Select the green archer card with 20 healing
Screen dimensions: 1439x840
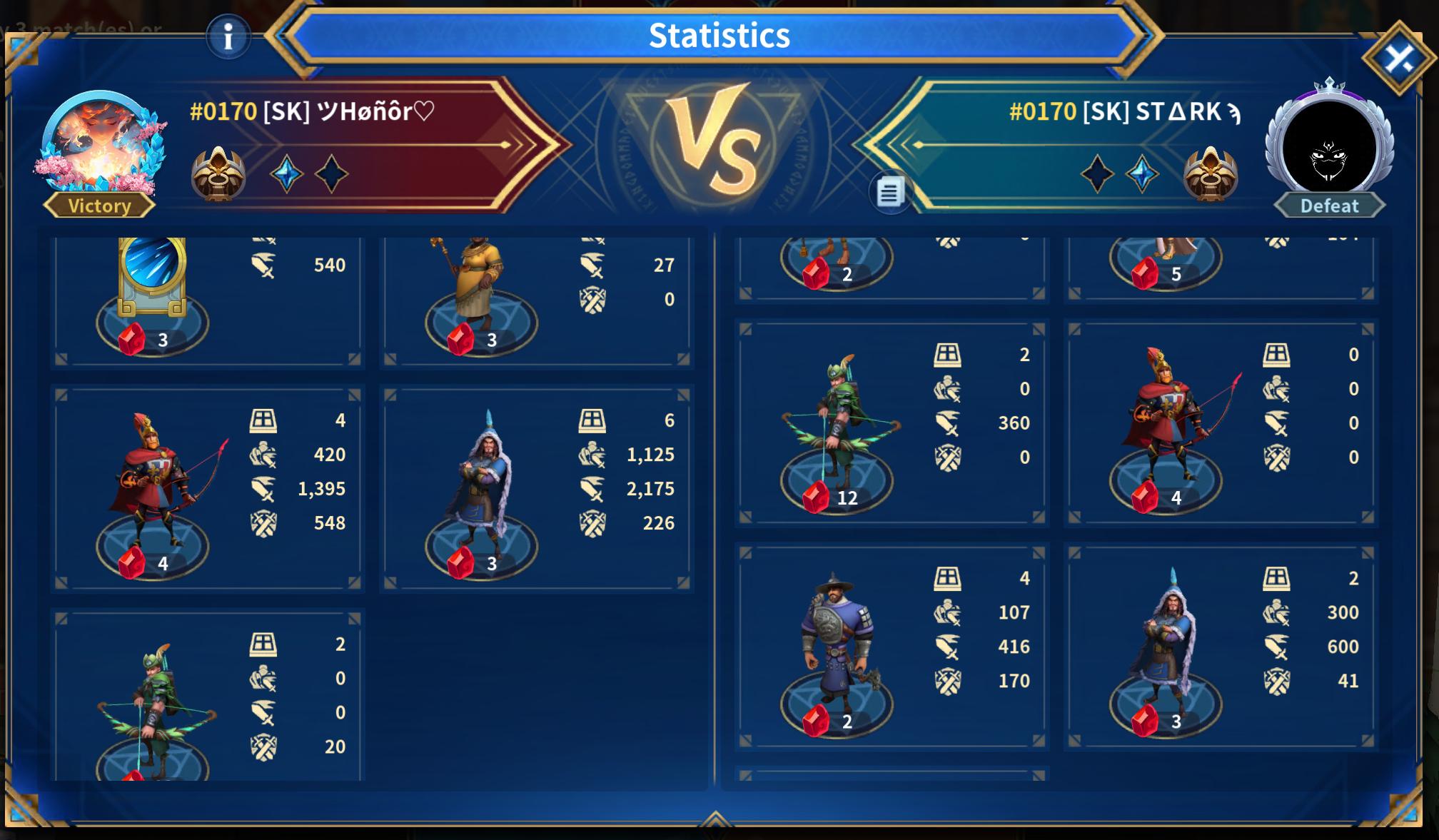click(x=207, y=696)
